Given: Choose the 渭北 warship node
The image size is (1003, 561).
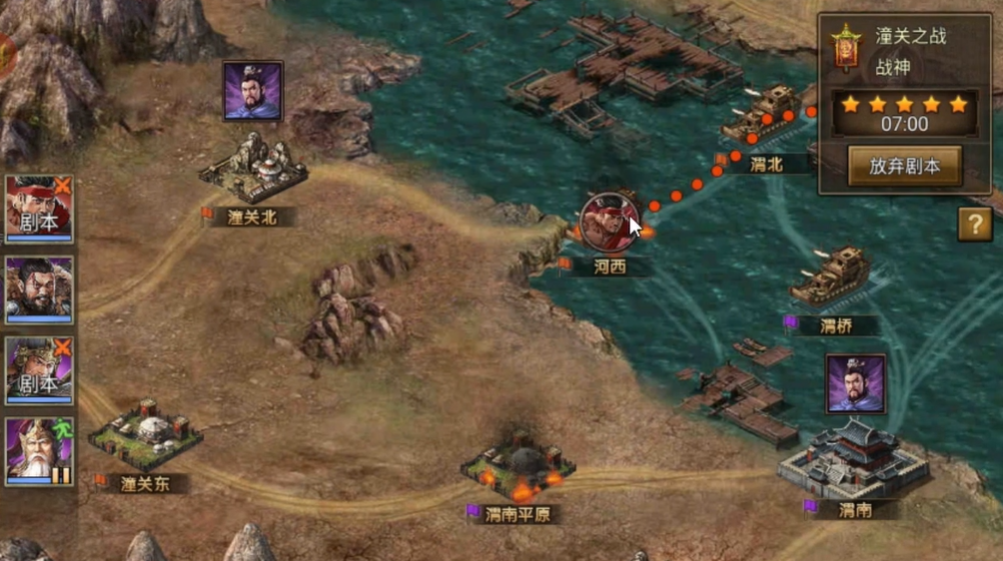Looking at the screenshot, I should 763,113.
